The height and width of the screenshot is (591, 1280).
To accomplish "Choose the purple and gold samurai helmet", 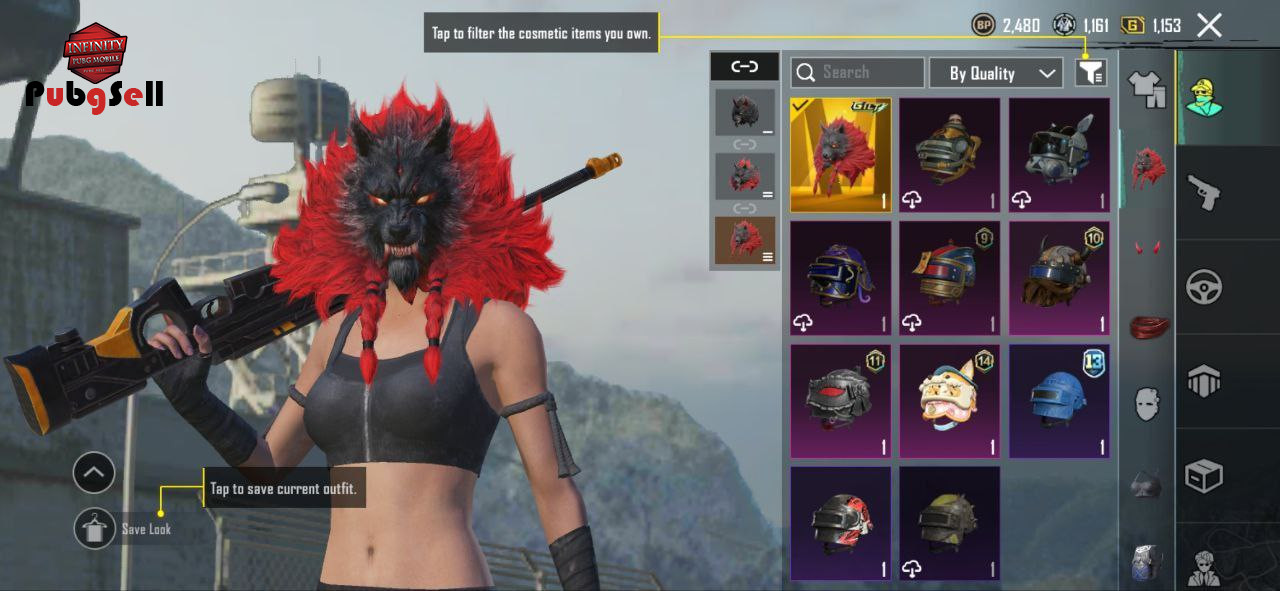I will [x=840, y=278].
